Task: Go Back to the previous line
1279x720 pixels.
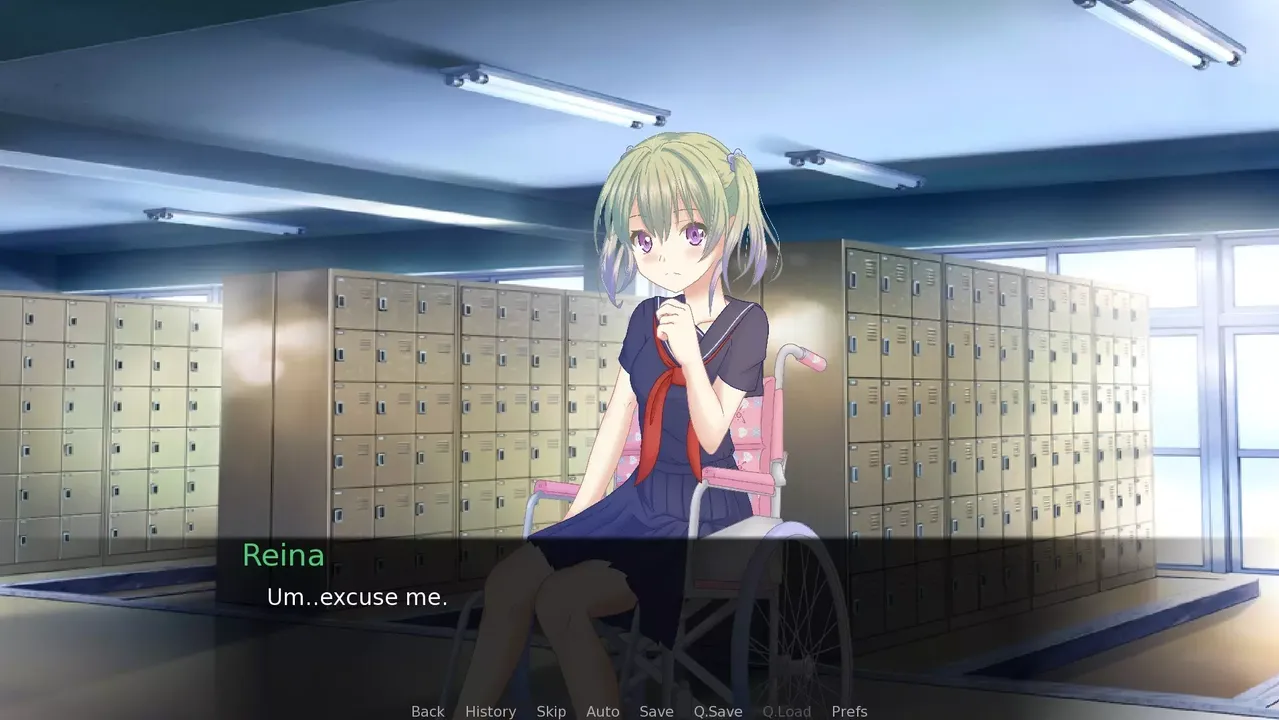Action: 427,711
